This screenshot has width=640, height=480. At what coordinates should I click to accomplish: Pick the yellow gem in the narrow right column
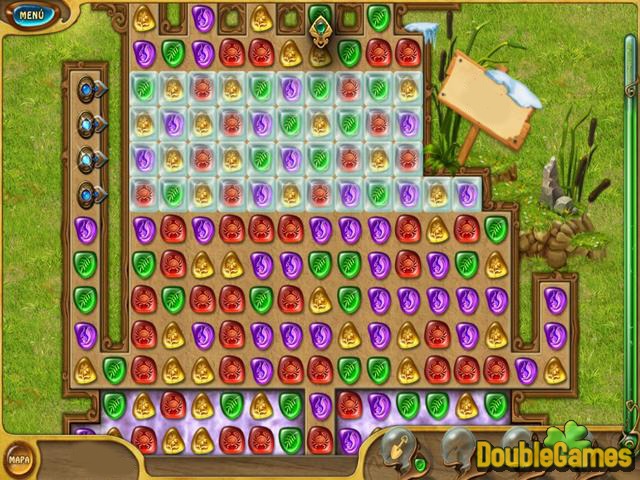click(555, 370)
